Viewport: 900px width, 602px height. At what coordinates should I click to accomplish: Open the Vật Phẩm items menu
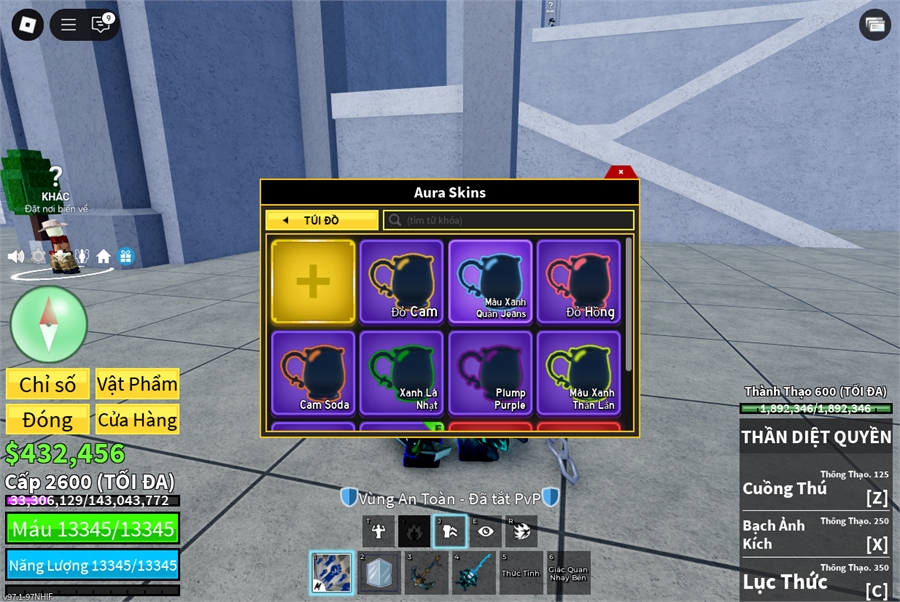tap(137, 384)
